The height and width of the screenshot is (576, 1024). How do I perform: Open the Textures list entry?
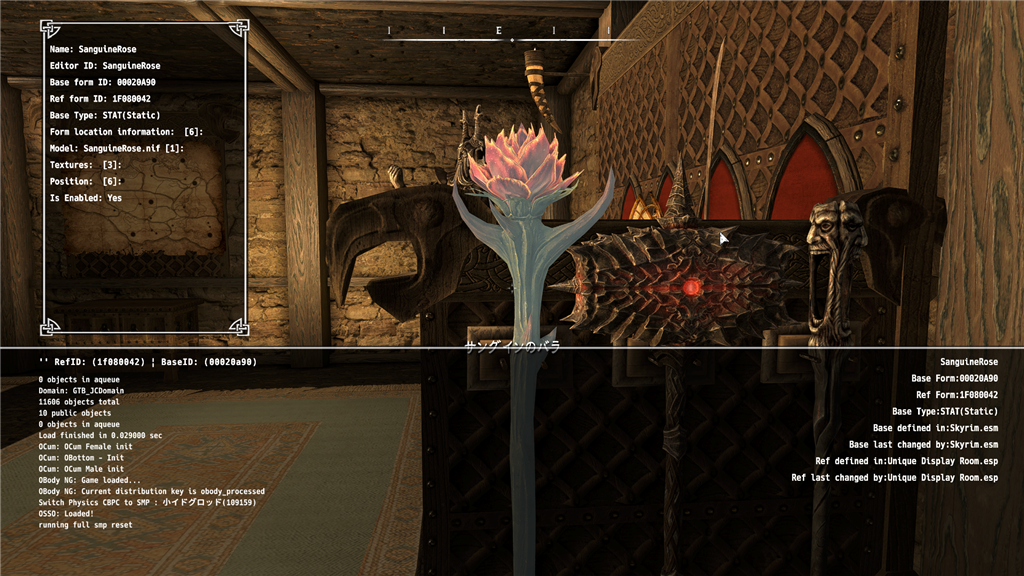tap(85, 165)
